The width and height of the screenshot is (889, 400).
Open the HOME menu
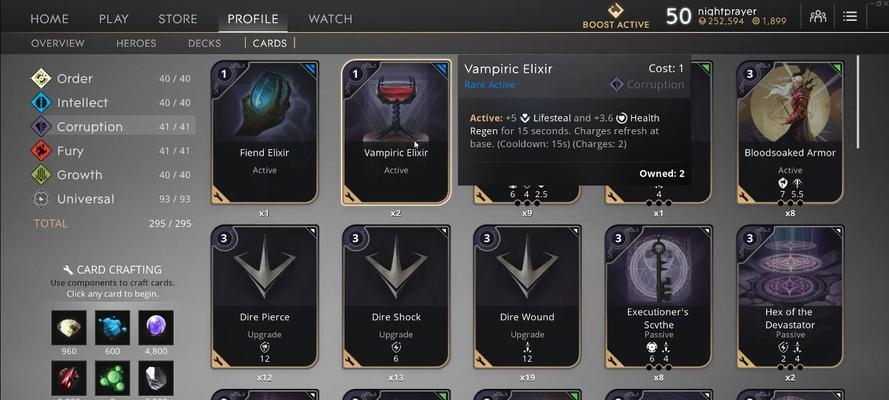click(x=49, y=19)
